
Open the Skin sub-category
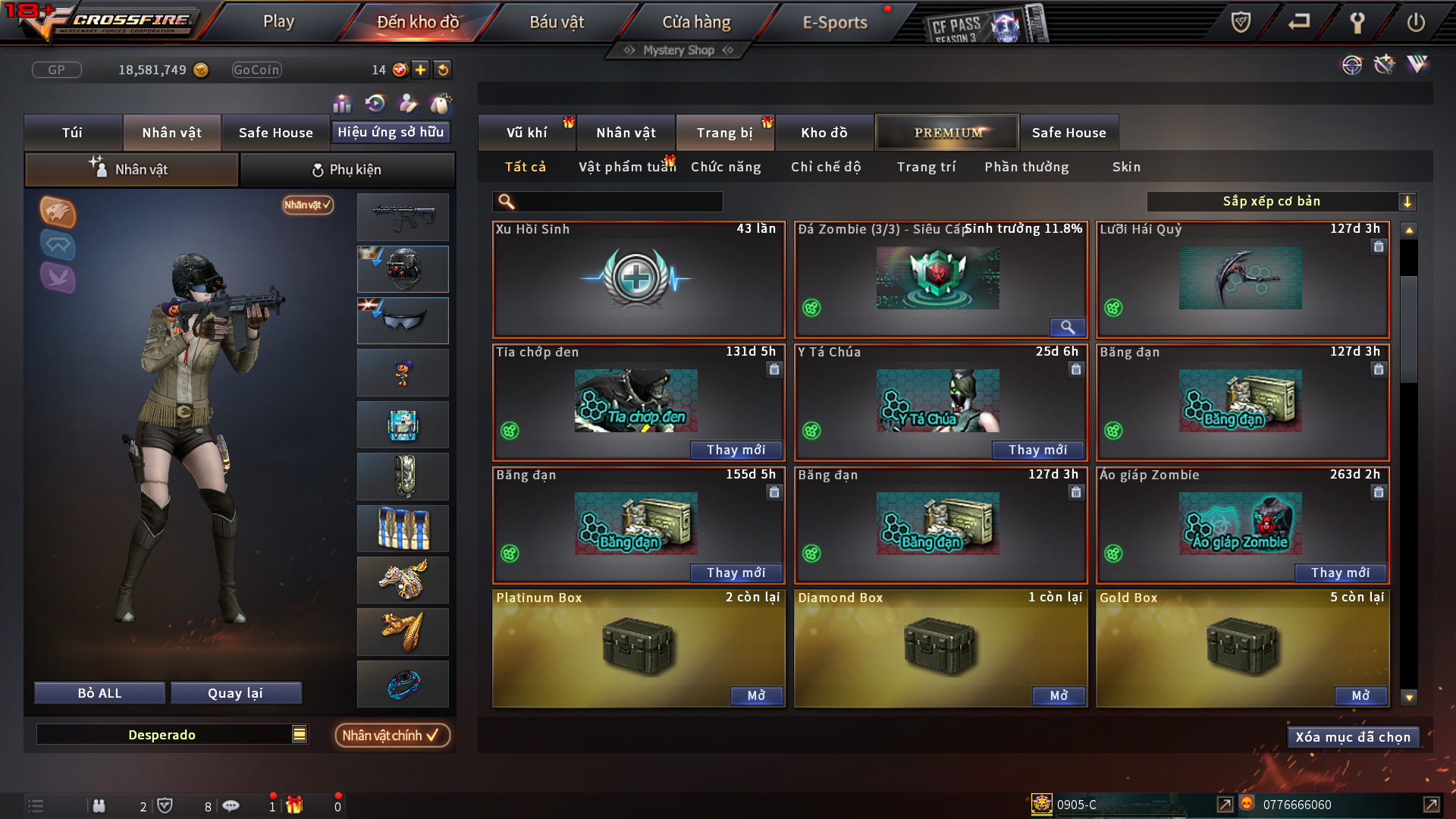(x=1126, y=167)
